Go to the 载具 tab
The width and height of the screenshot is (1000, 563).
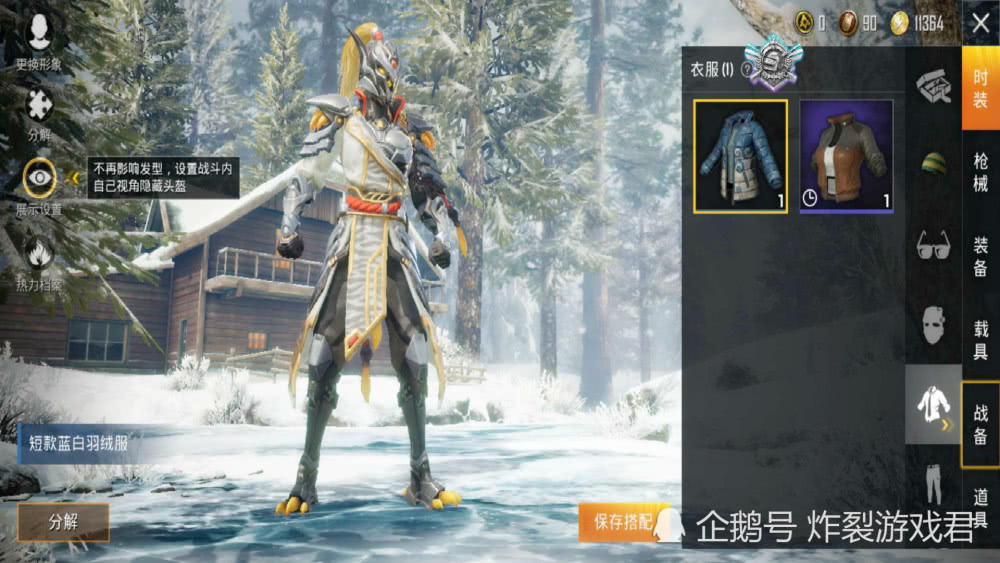(x=980, y=338)
